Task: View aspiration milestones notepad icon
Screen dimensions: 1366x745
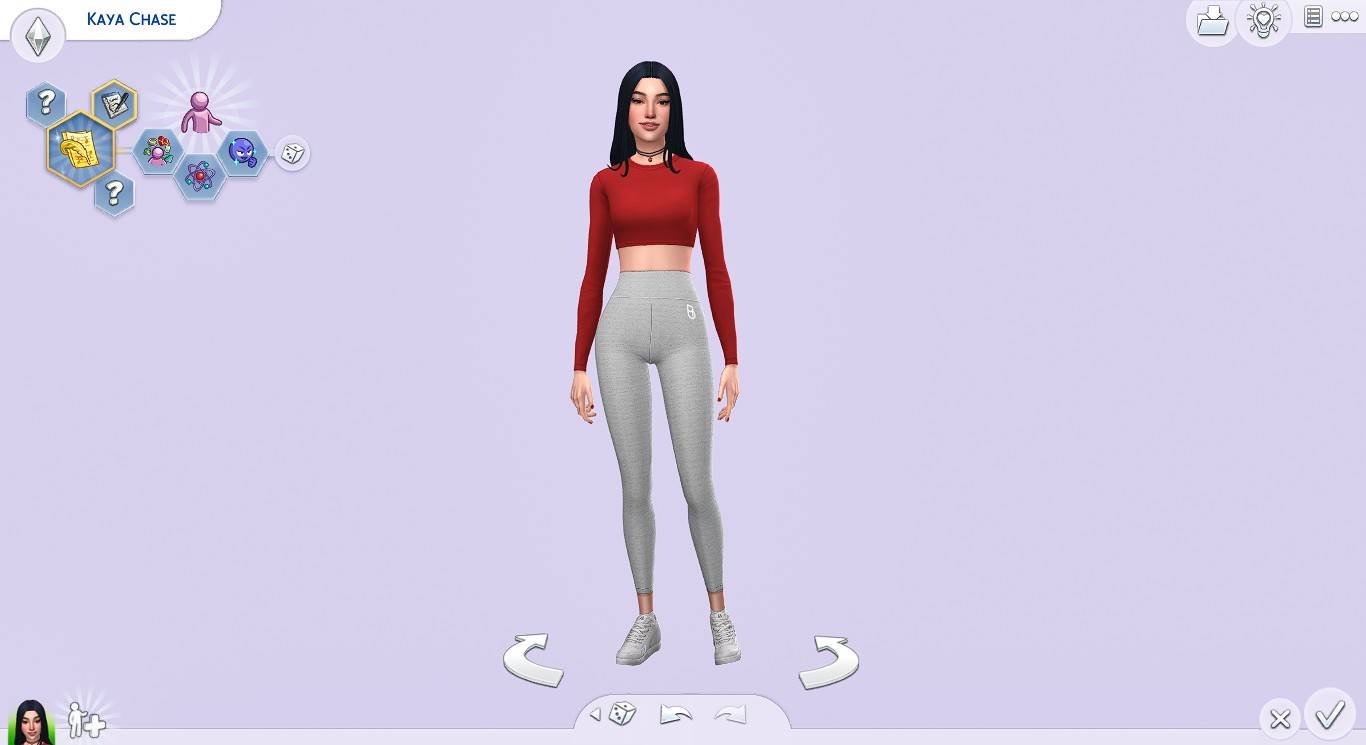Action: (113, 102)
